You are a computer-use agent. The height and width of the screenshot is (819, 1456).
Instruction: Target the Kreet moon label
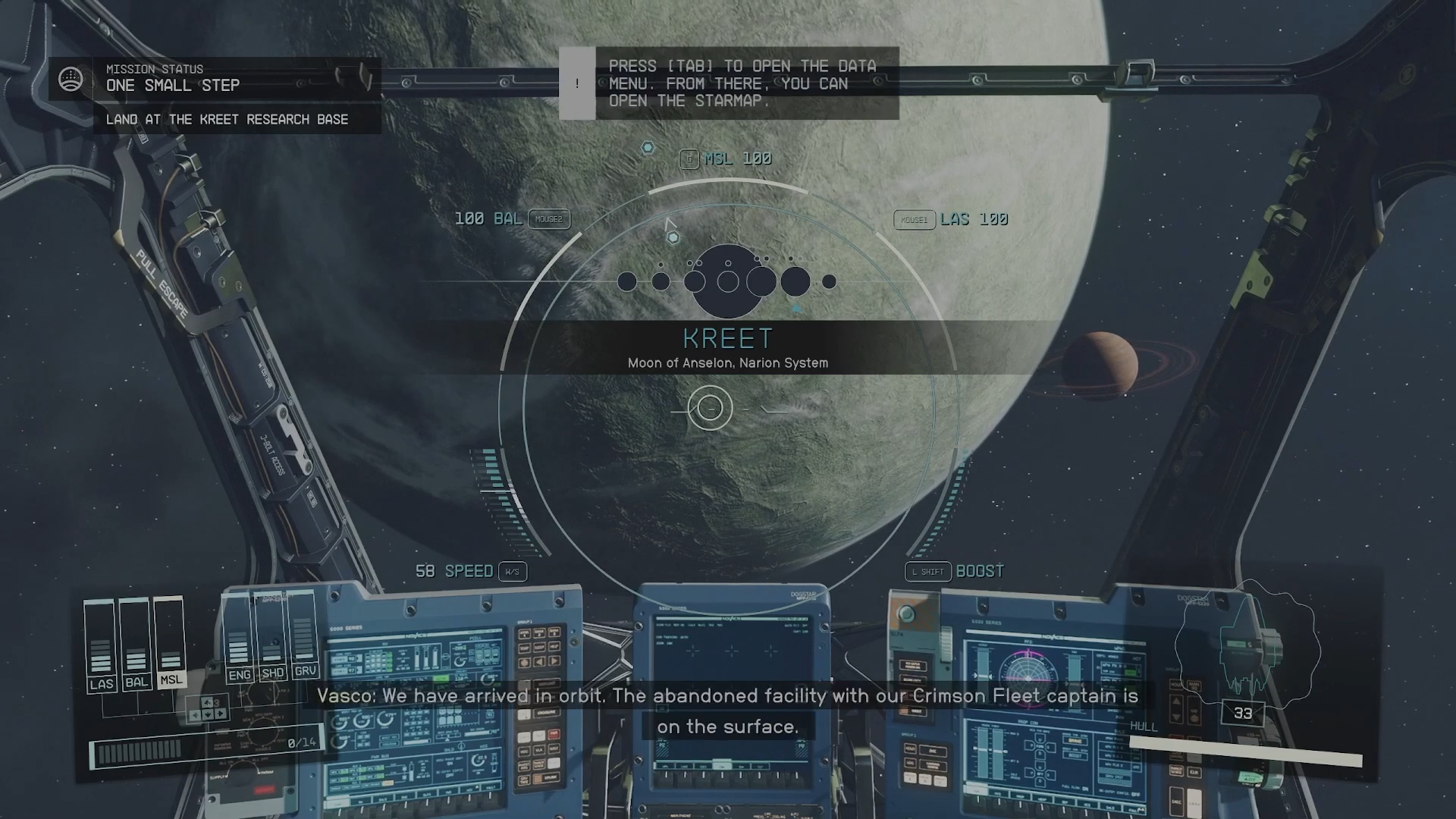pyautogui.click(x=728, y=338)
